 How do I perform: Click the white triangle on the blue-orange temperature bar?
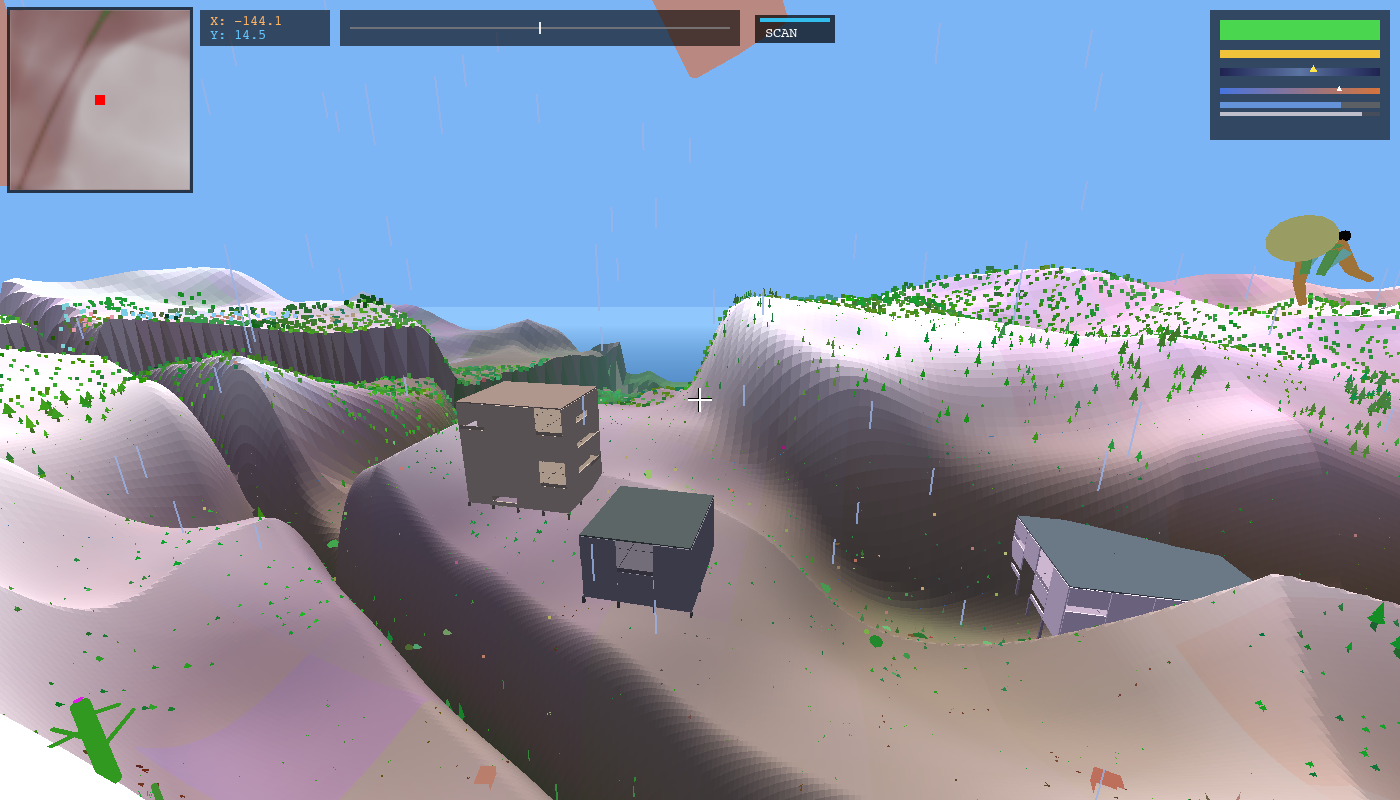coord(1338,88)
